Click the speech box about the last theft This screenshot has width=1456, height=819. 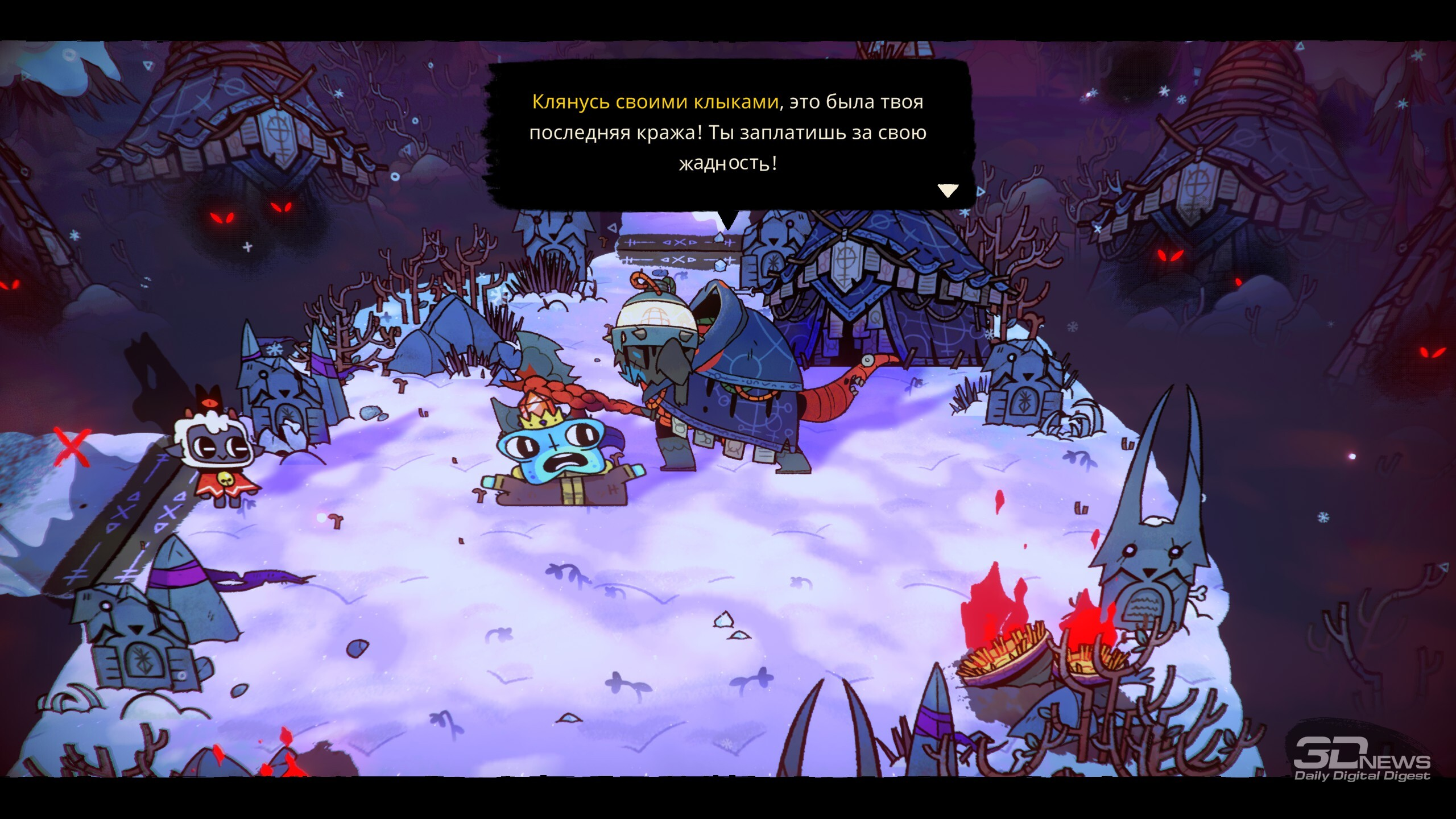728,133
